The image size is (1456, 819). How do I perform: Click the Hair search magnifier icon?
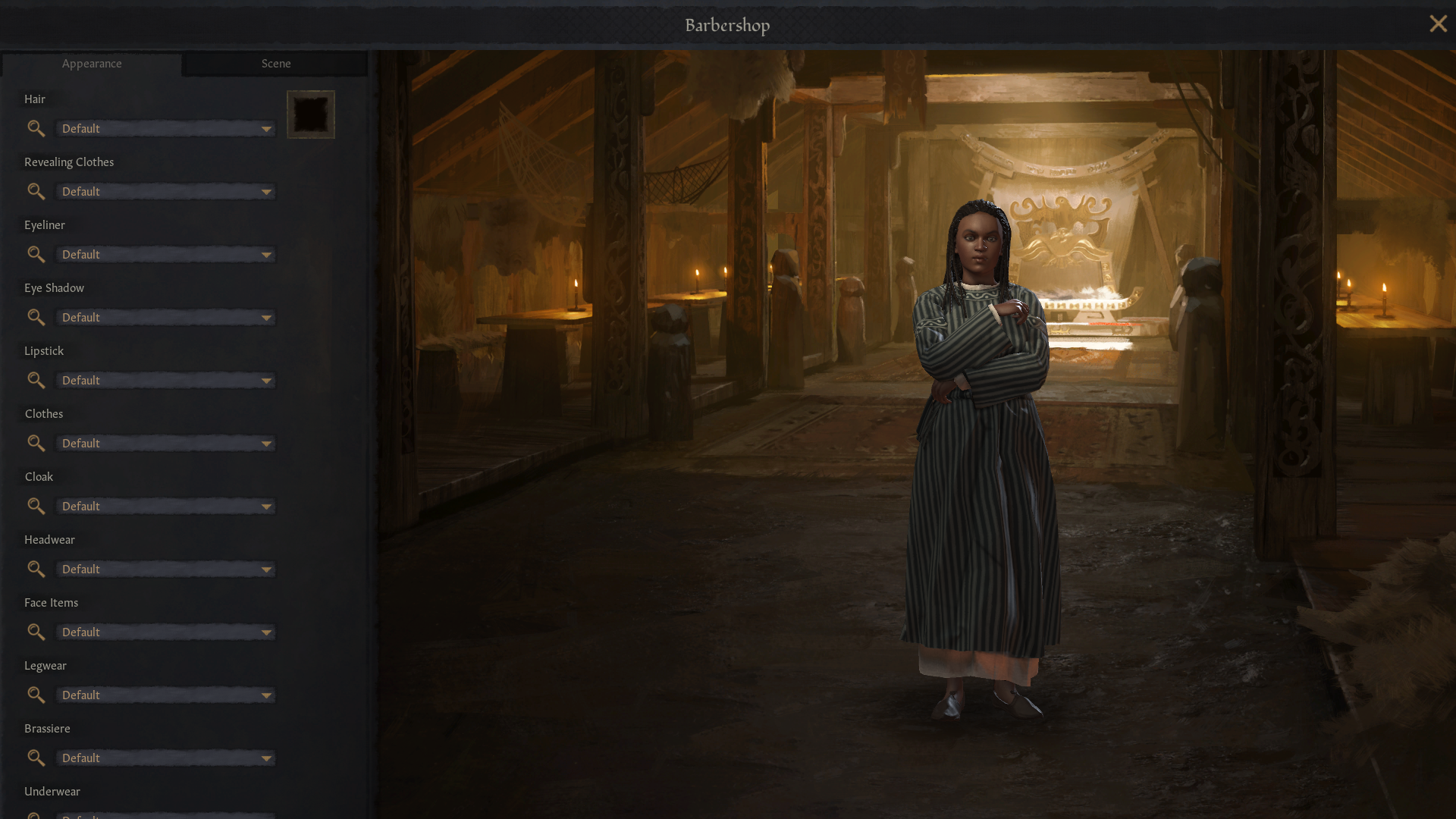36,128
